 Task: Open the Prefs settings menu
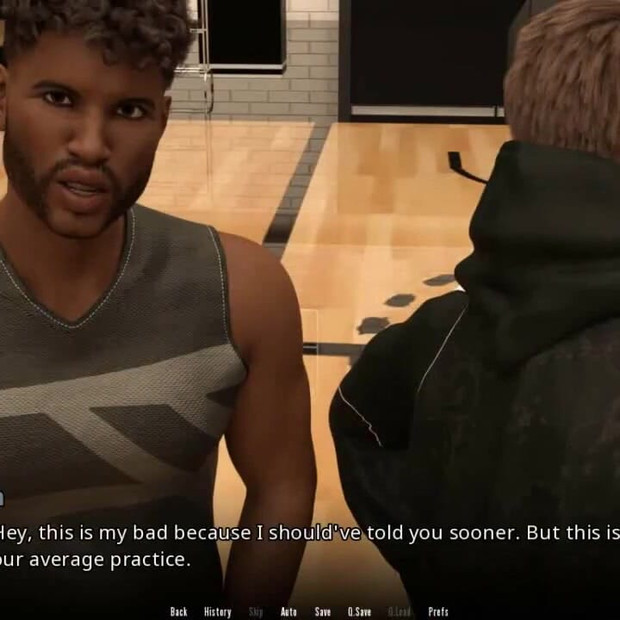pyautogui.click(x=438, y=612)
